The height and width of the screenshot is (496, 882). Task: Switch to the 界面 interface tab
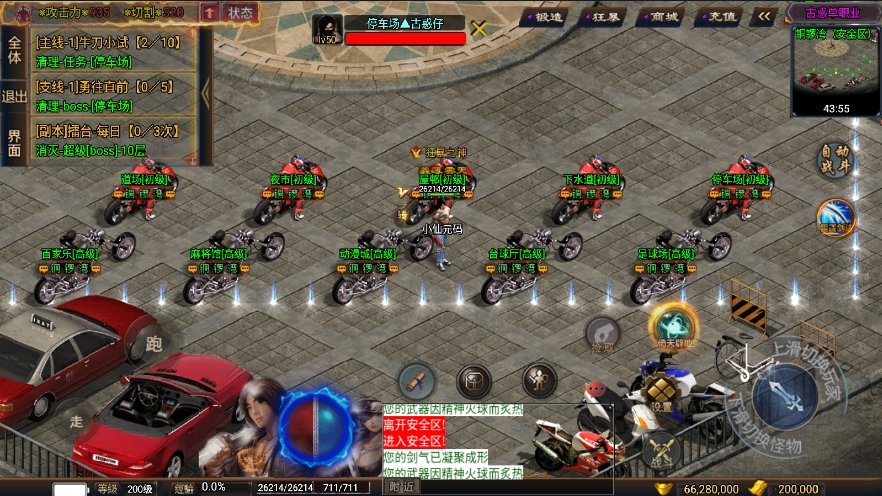[14, 142]
